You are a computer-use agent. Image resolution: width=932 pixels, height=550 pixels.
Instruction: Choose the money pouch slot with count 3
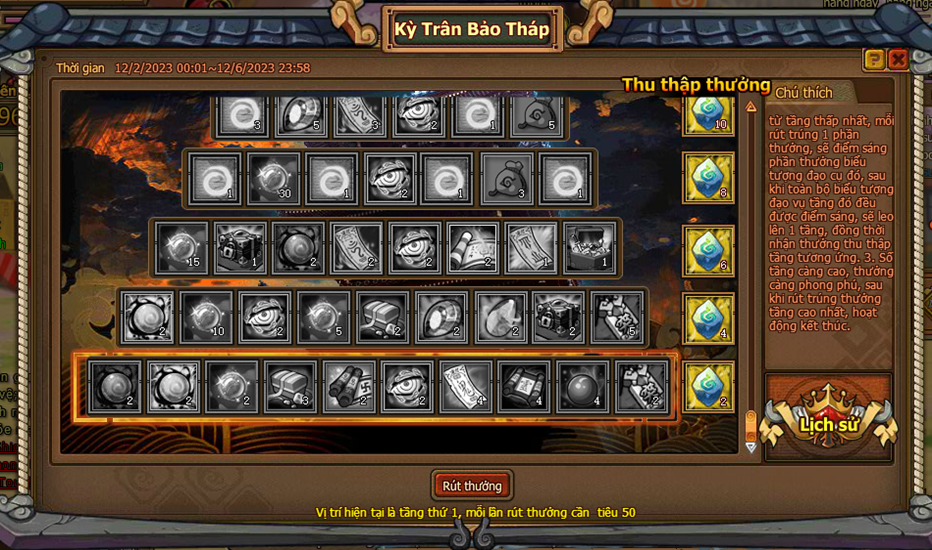pos(507,178)
